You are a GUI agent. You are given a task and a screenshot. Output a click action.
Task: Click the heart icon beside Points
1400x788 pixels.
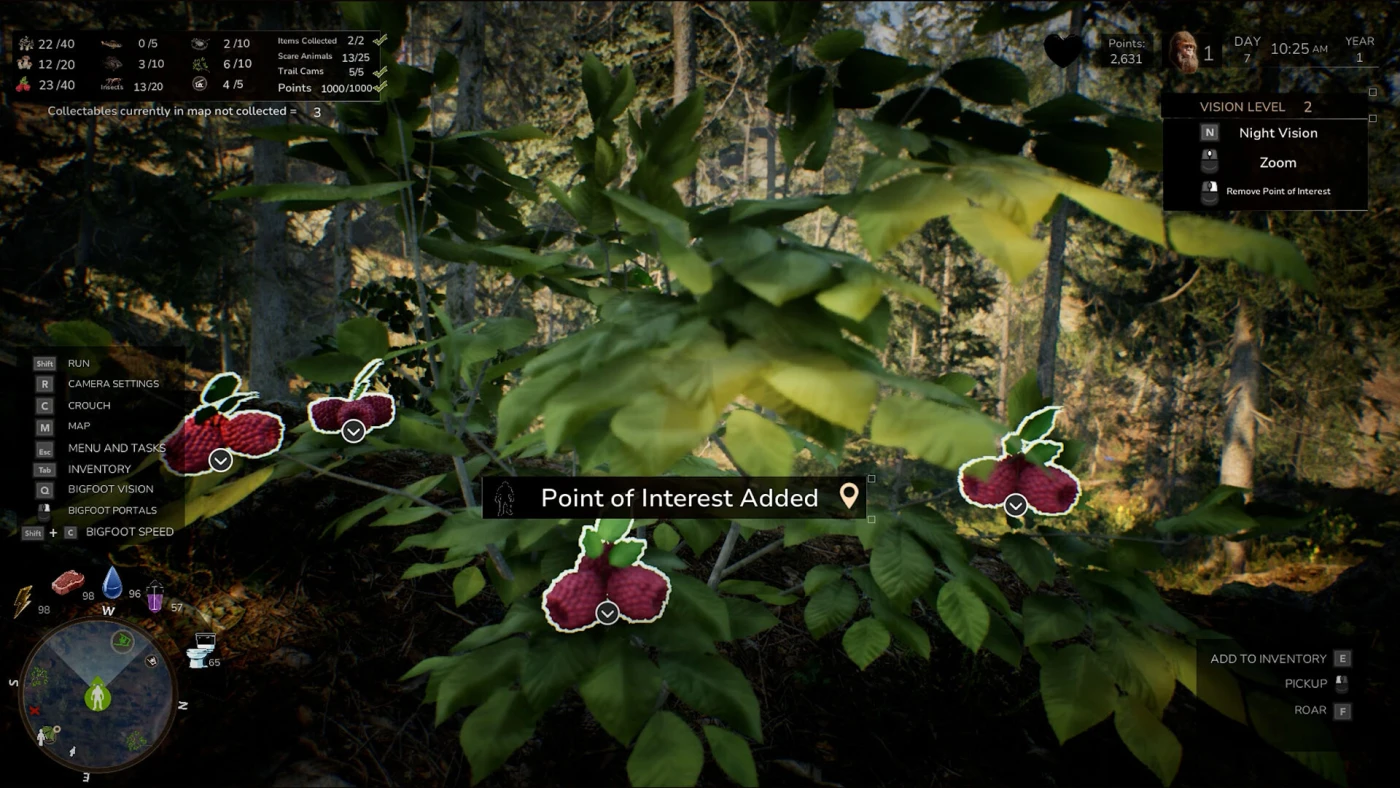pyautogui.click(x=1062, y=50)
